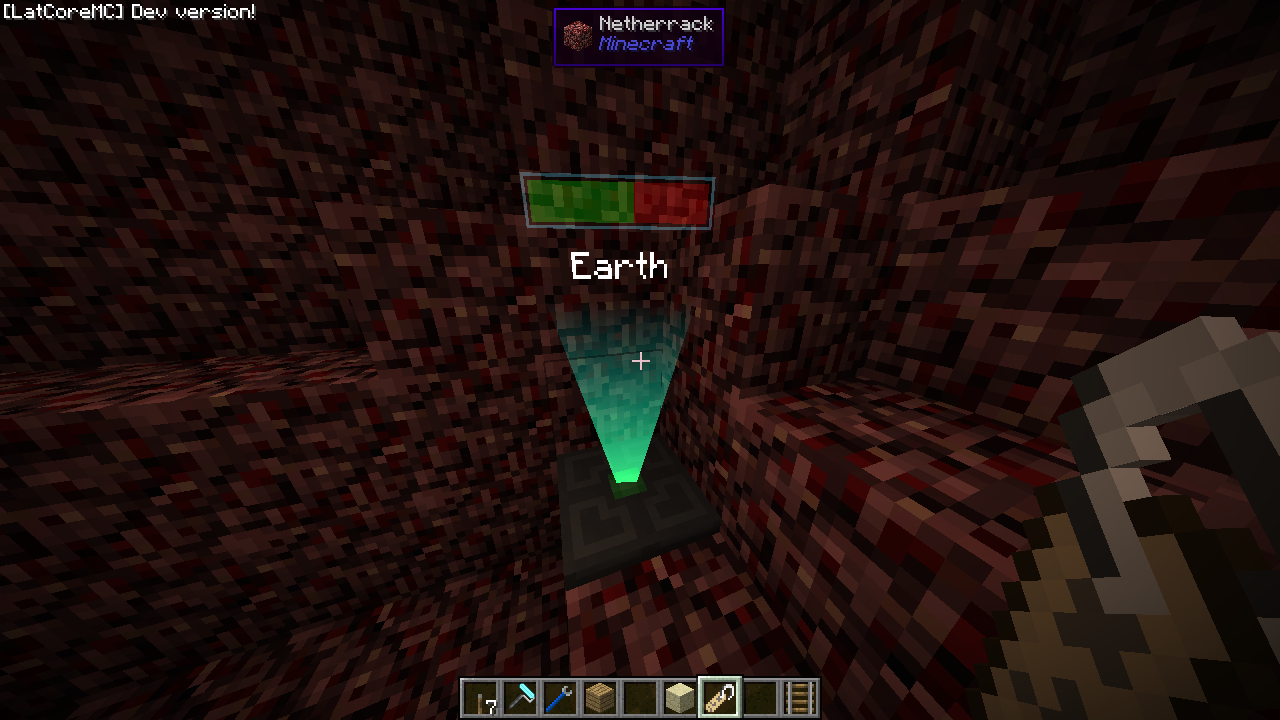Switch to the wooden planks slot

(x=600, y=698)
